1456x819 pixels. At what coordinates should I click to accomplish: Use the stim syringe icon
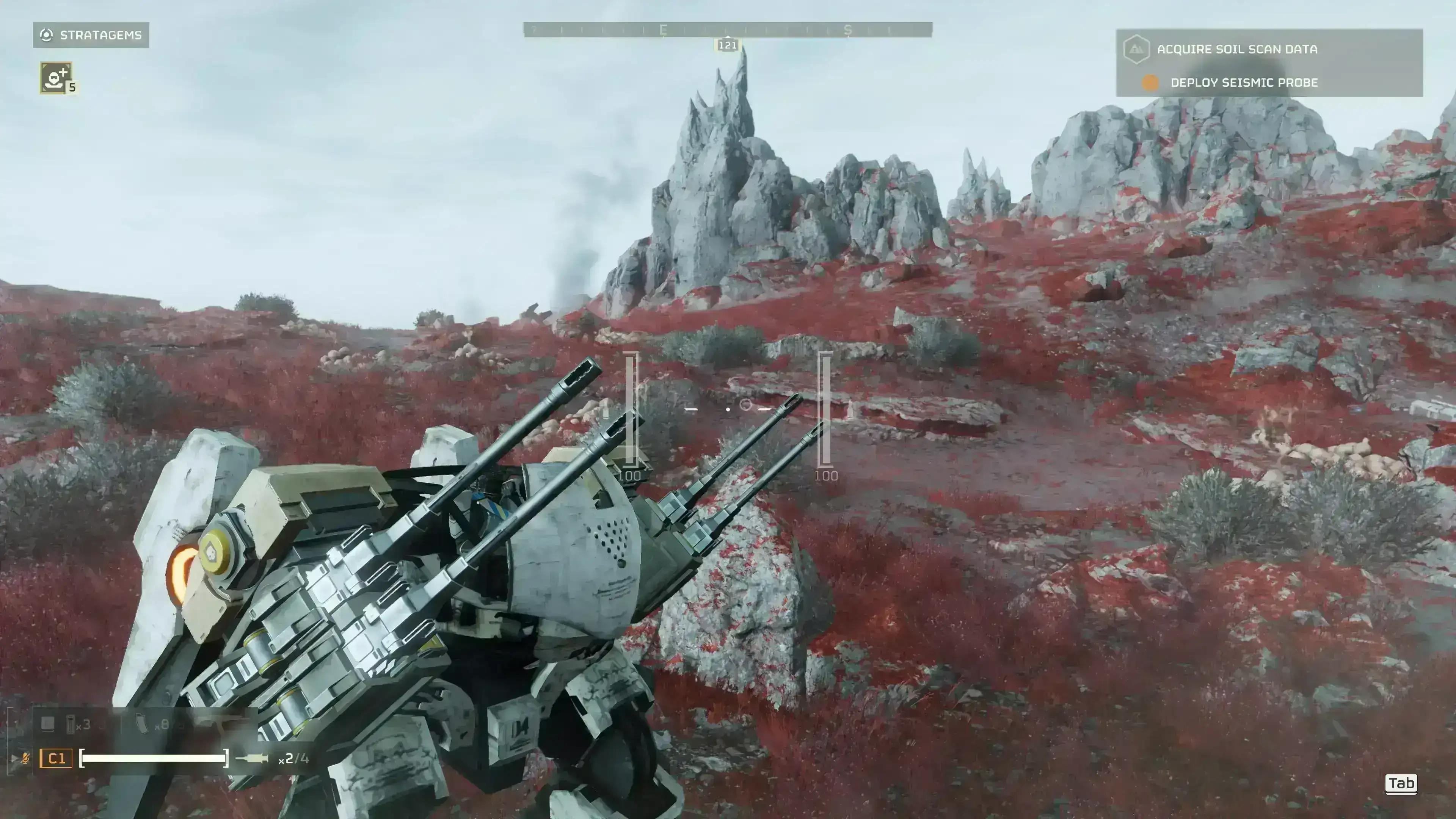[252, 758]
